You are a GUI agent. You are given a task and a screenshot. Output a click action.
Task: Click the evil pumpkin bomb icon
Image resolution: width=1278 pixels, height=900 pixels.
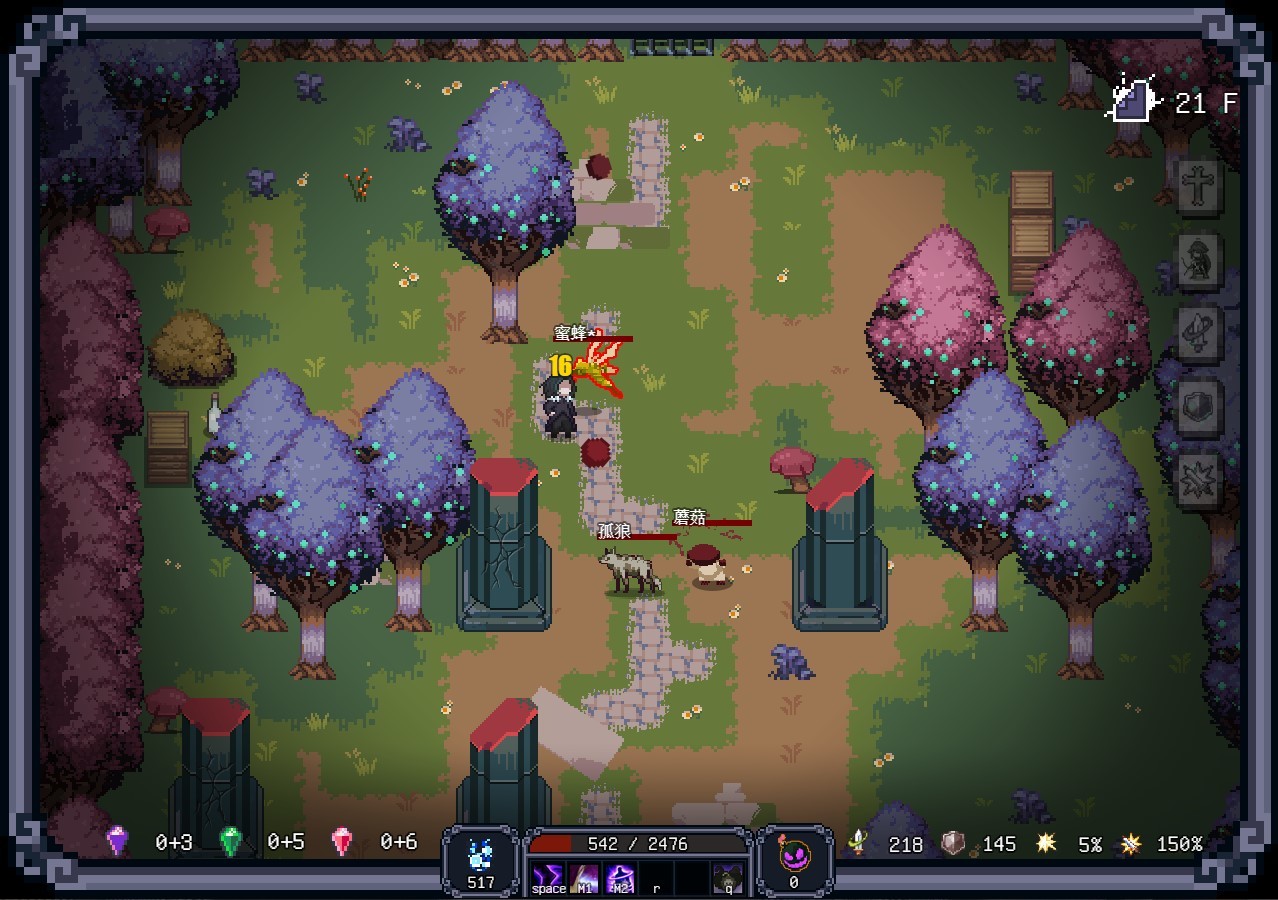click(x=793, y=855)
